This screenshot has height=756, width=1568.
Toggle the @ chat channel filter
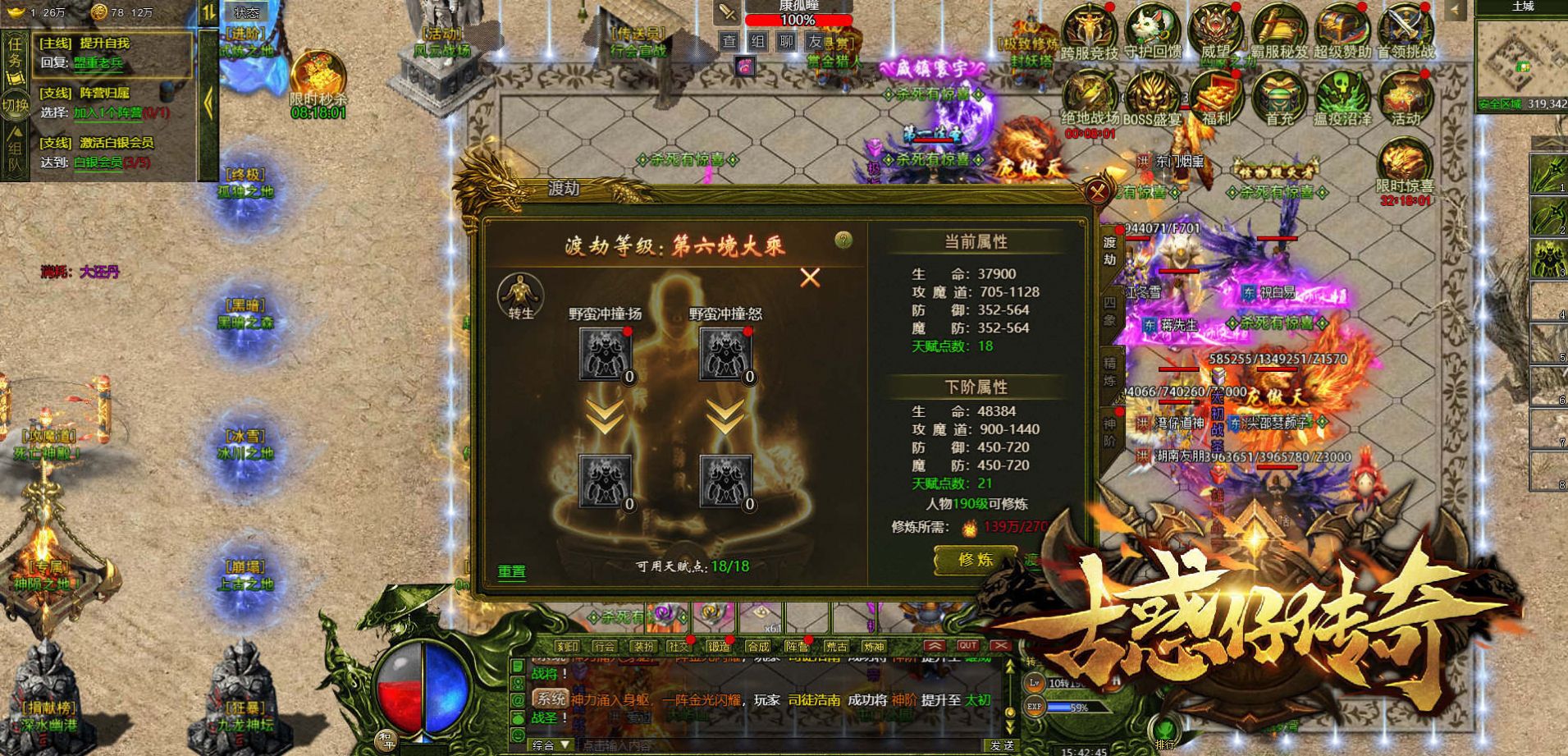coord(516,699)
